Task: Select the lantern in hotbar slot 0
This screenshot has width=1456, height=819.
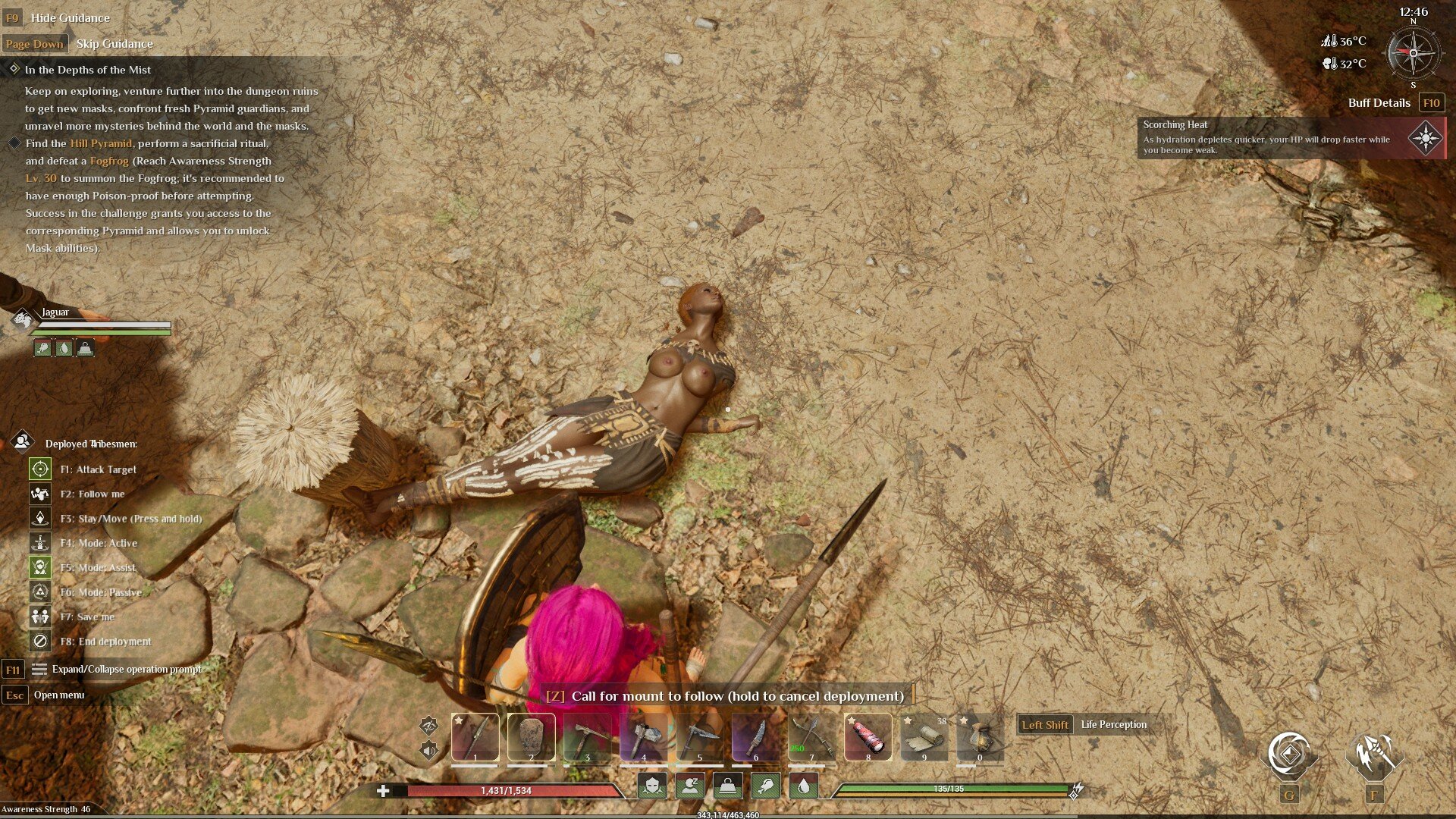Action: point(980,736)
